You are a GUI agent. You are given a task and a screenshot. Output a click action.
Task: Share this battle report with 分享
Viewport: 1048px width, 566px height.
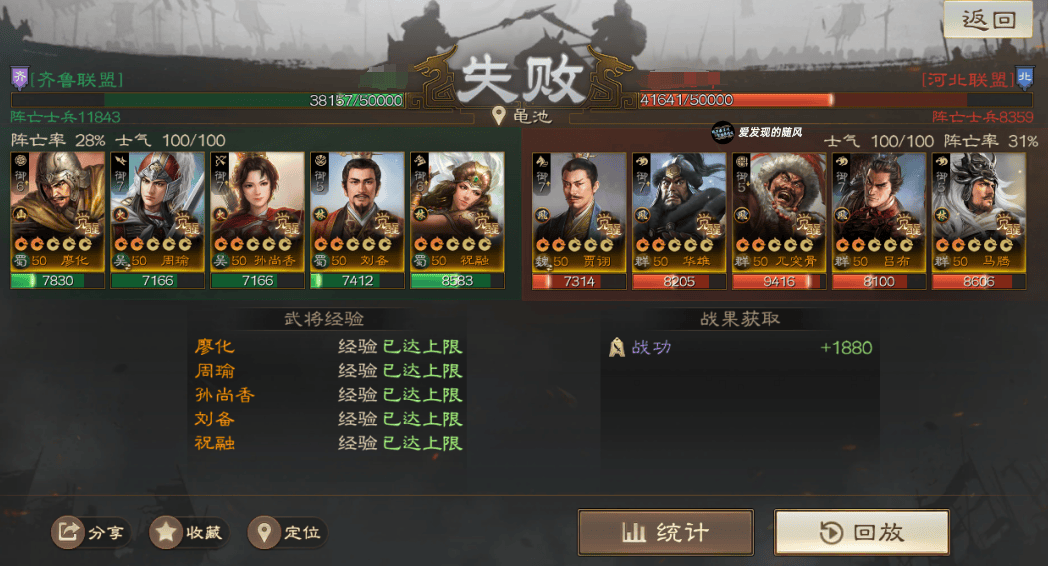tap(91, 533)
